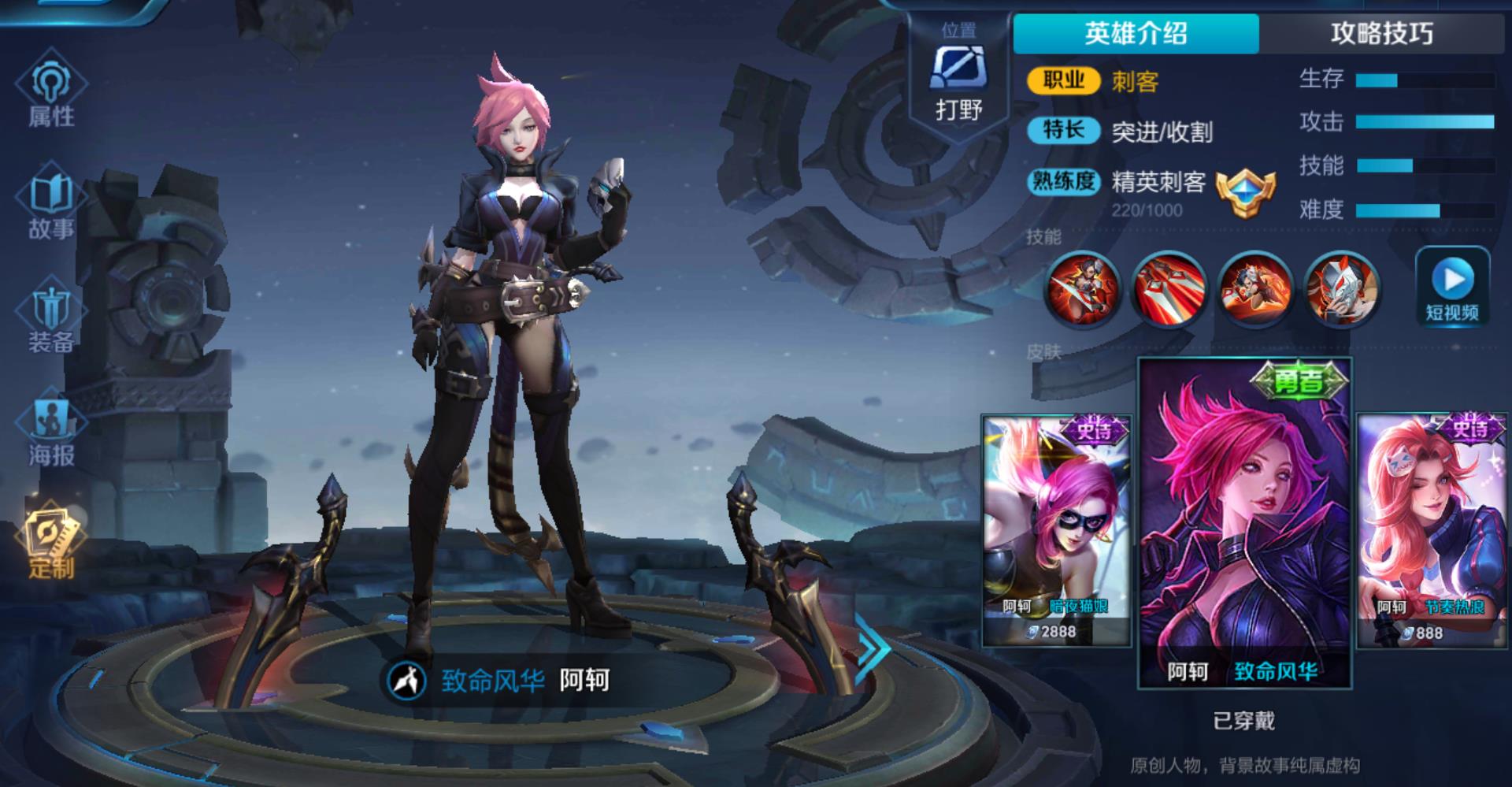The height and width of the screenshot is (787, 1512).
Task: Click the mastery badge beside 精英刺客
Action: pyautogui.click(x=1245, y=193)
